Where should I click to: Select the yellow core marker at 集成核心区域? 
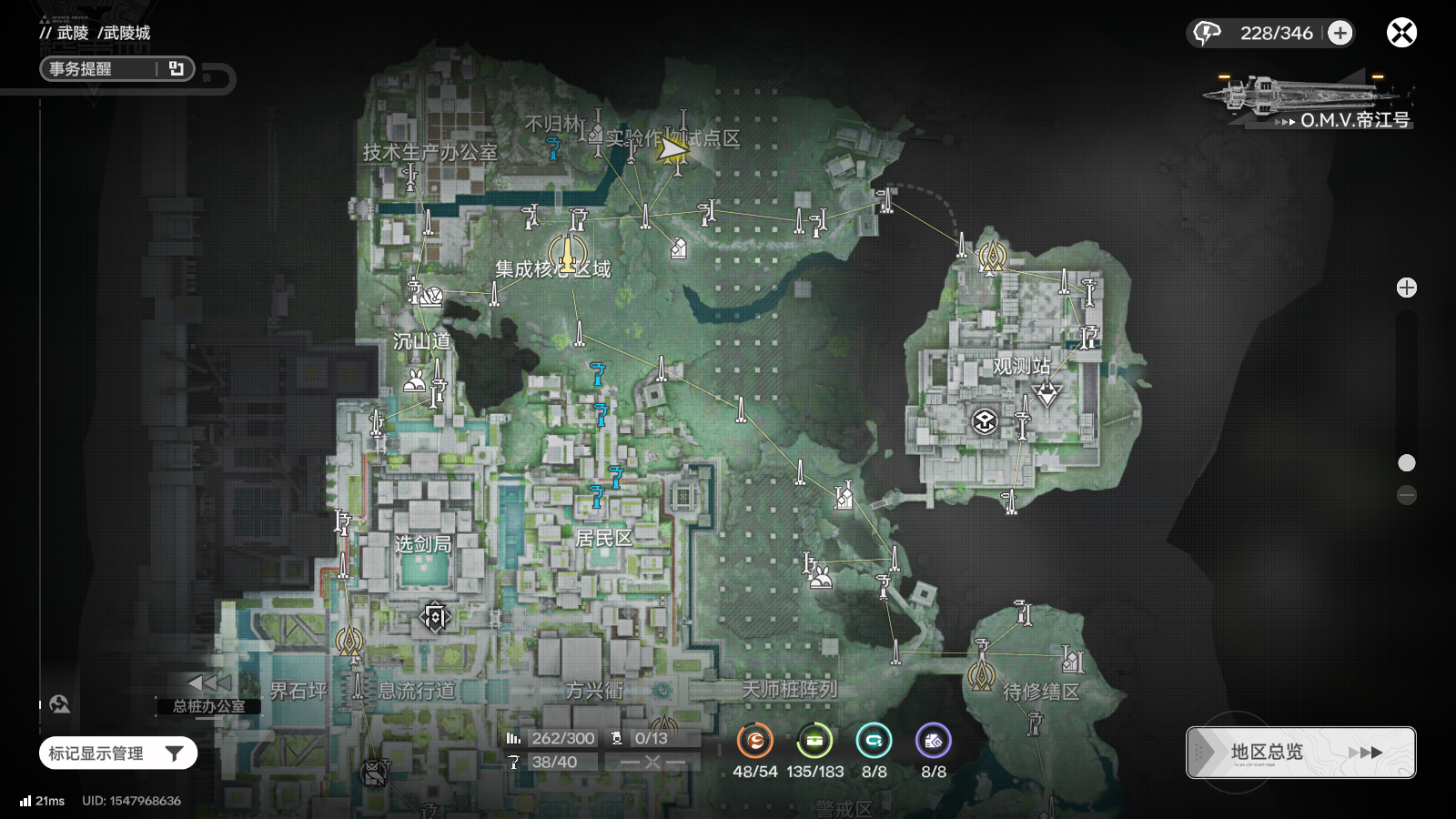tap(568, 252)
